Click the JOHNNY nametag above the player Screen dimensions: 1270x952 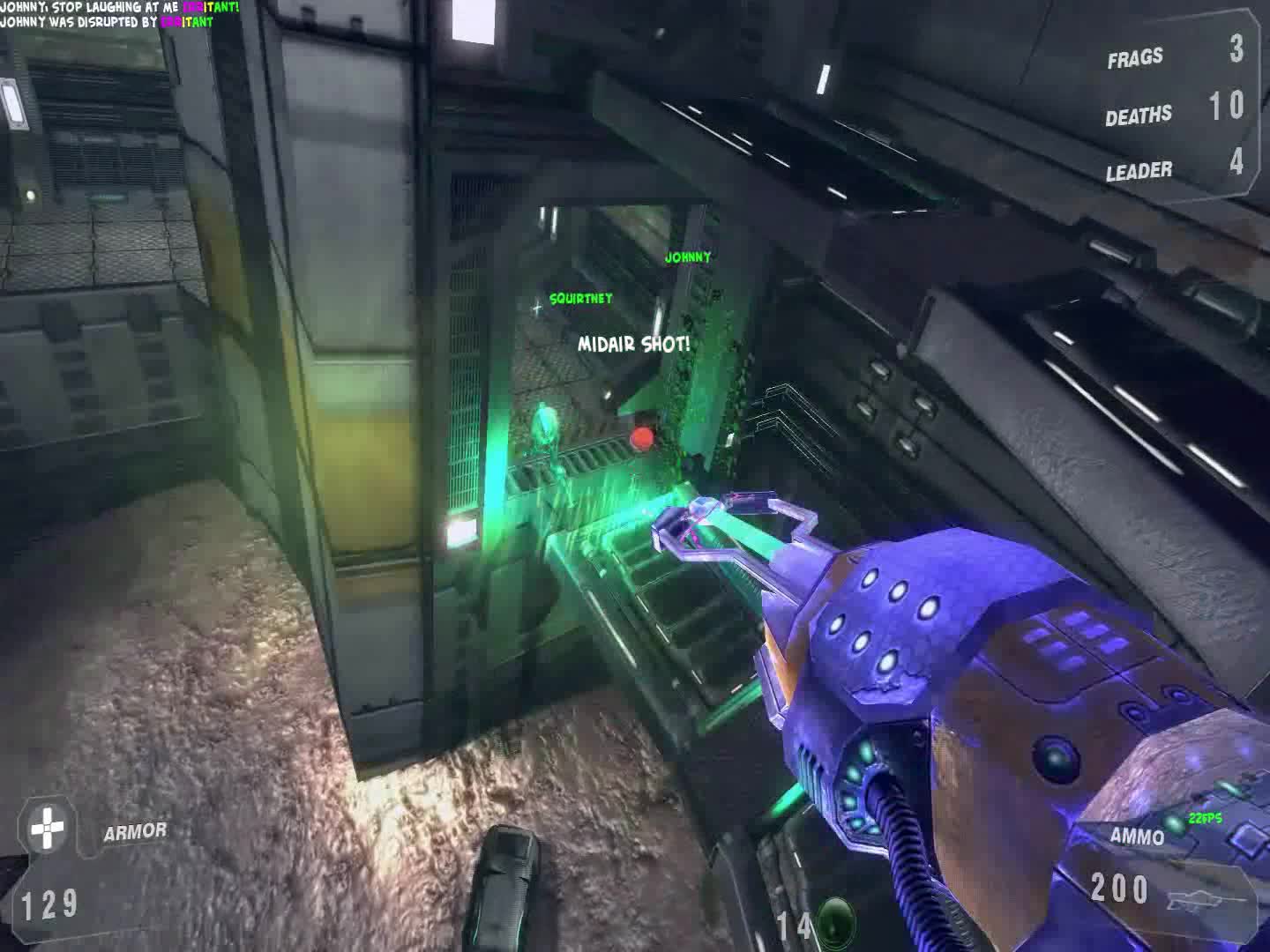[x=689, y=257]
